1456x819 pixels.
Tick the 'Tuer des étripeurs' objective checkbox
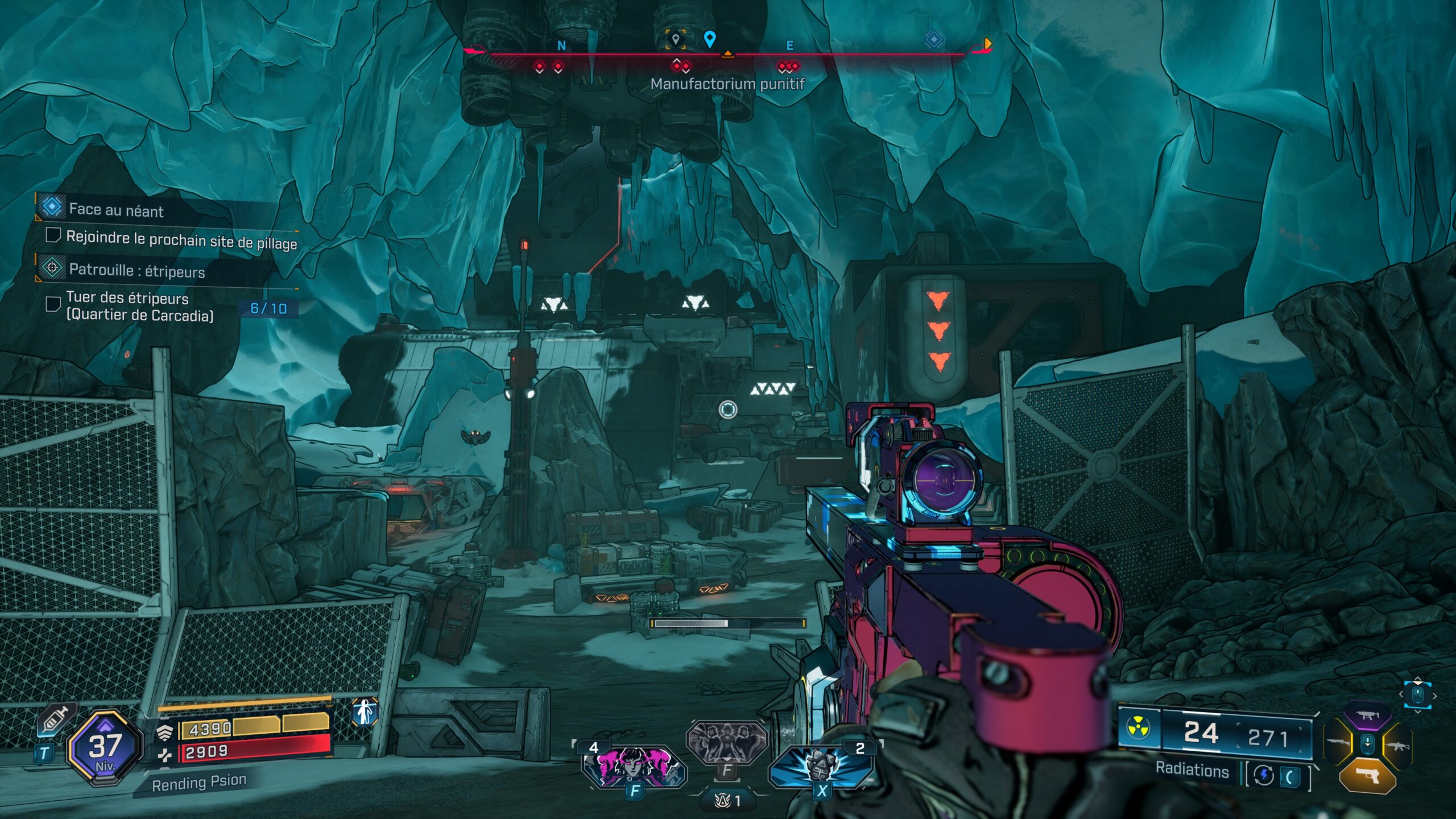click(x=53, y=304)
